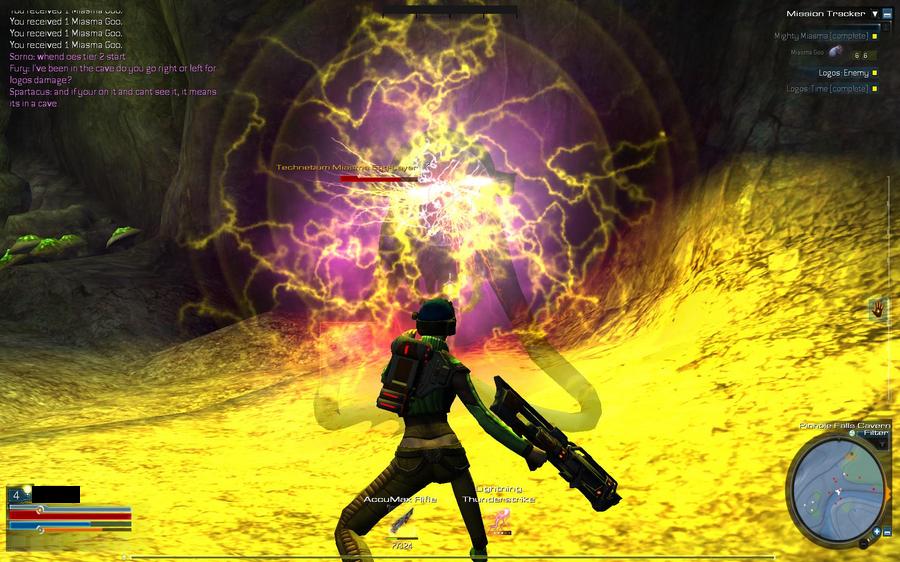900x562 pixels.
Task: Click the circular cavern minimap
Action: pos(834,486)
